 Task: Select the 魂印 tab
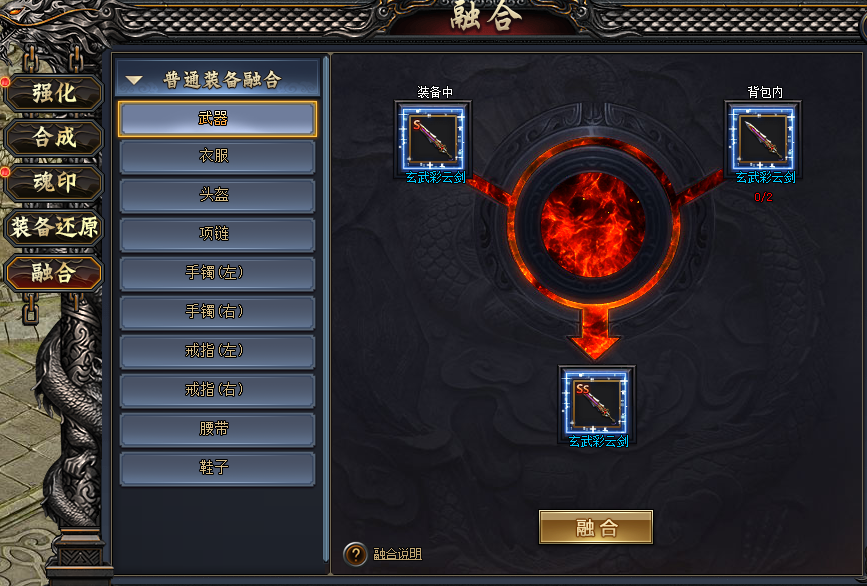[x=54, y=183]
